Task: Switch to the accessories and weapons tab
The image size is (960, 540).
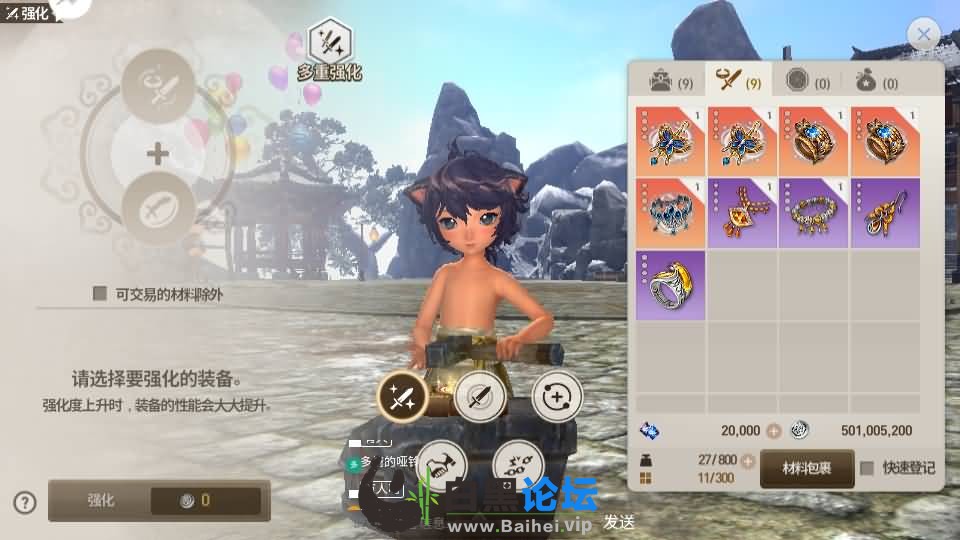Action: coord(741,82)
